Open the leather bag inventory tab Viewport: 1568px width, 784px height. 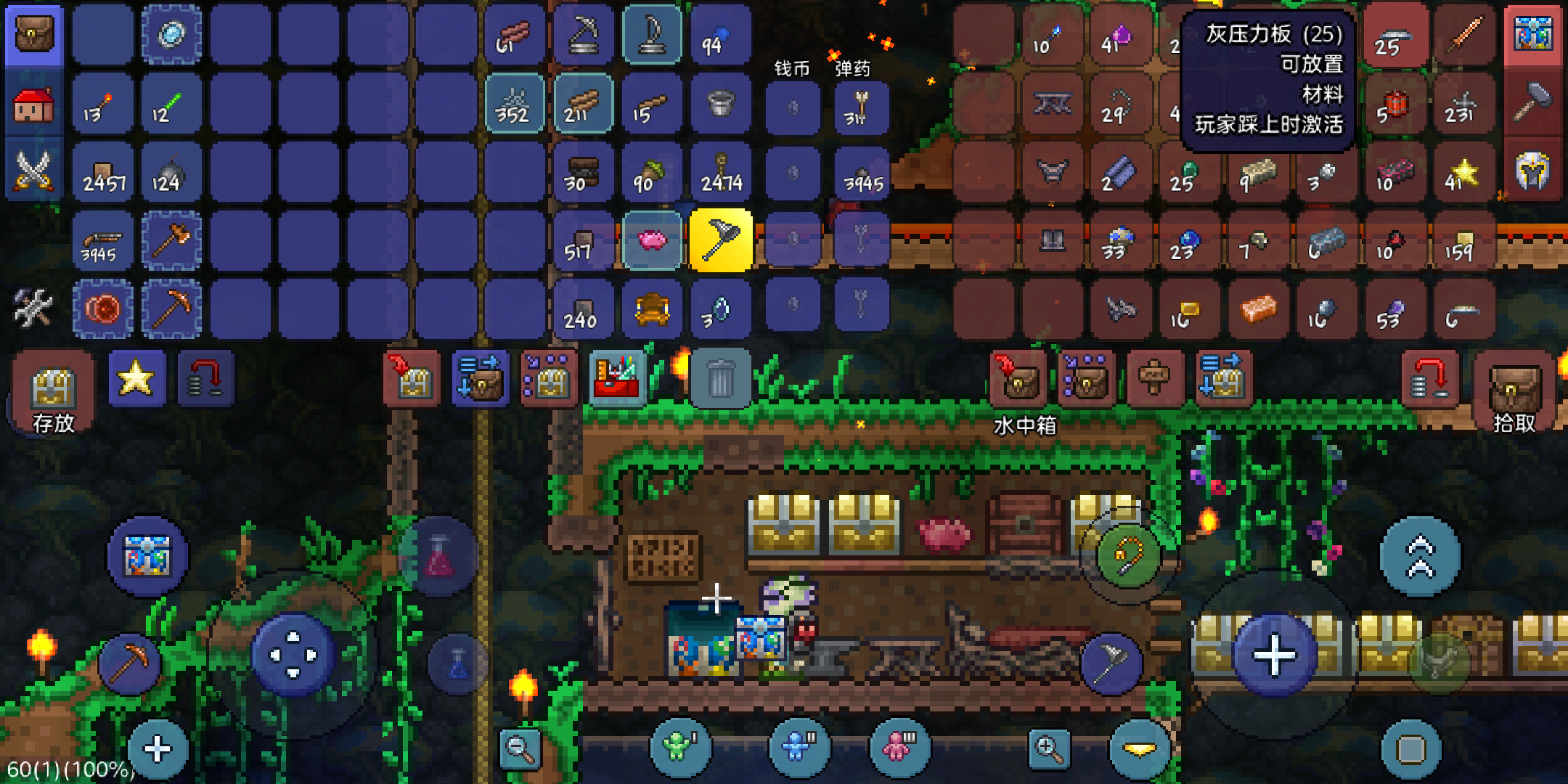click(34, 34)
